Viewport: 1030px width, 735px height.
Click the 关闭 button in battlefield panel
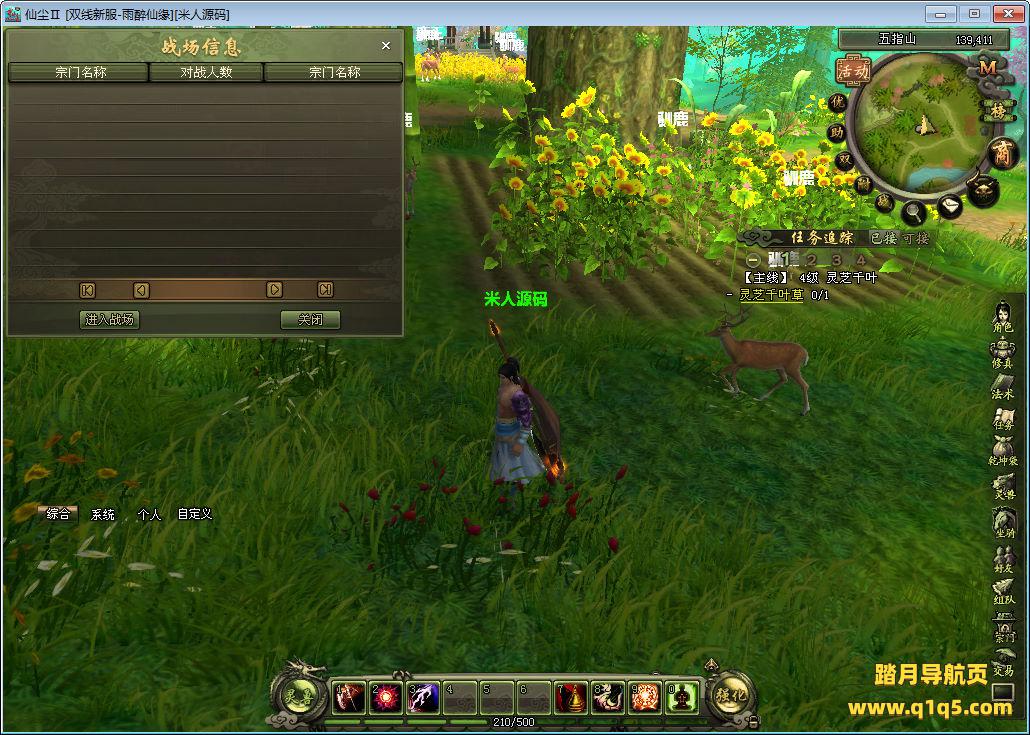pos(310,320)
